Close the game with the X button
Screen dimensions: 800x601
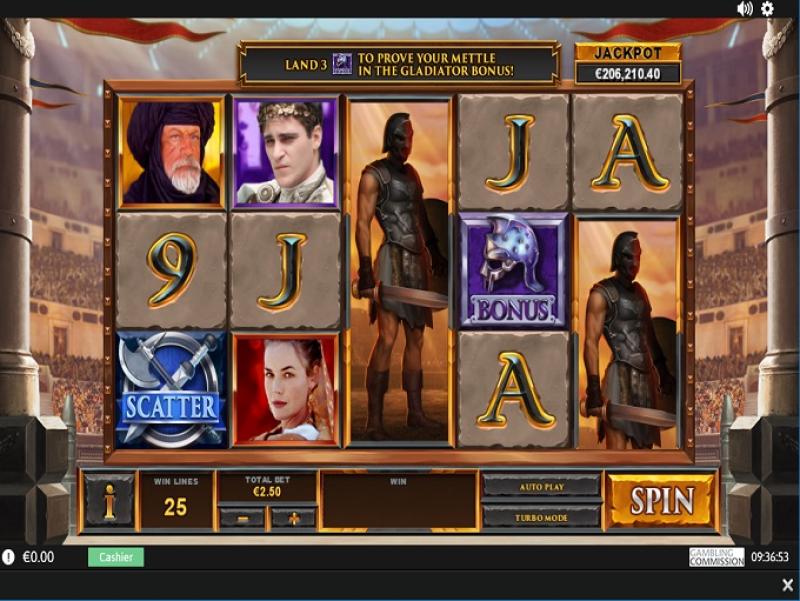[787, 585]
